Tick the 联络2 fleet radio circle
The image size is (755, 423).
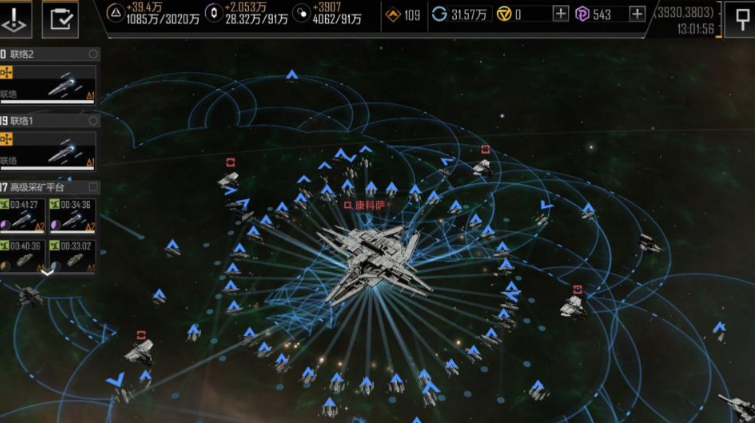(x=93, y=54)
